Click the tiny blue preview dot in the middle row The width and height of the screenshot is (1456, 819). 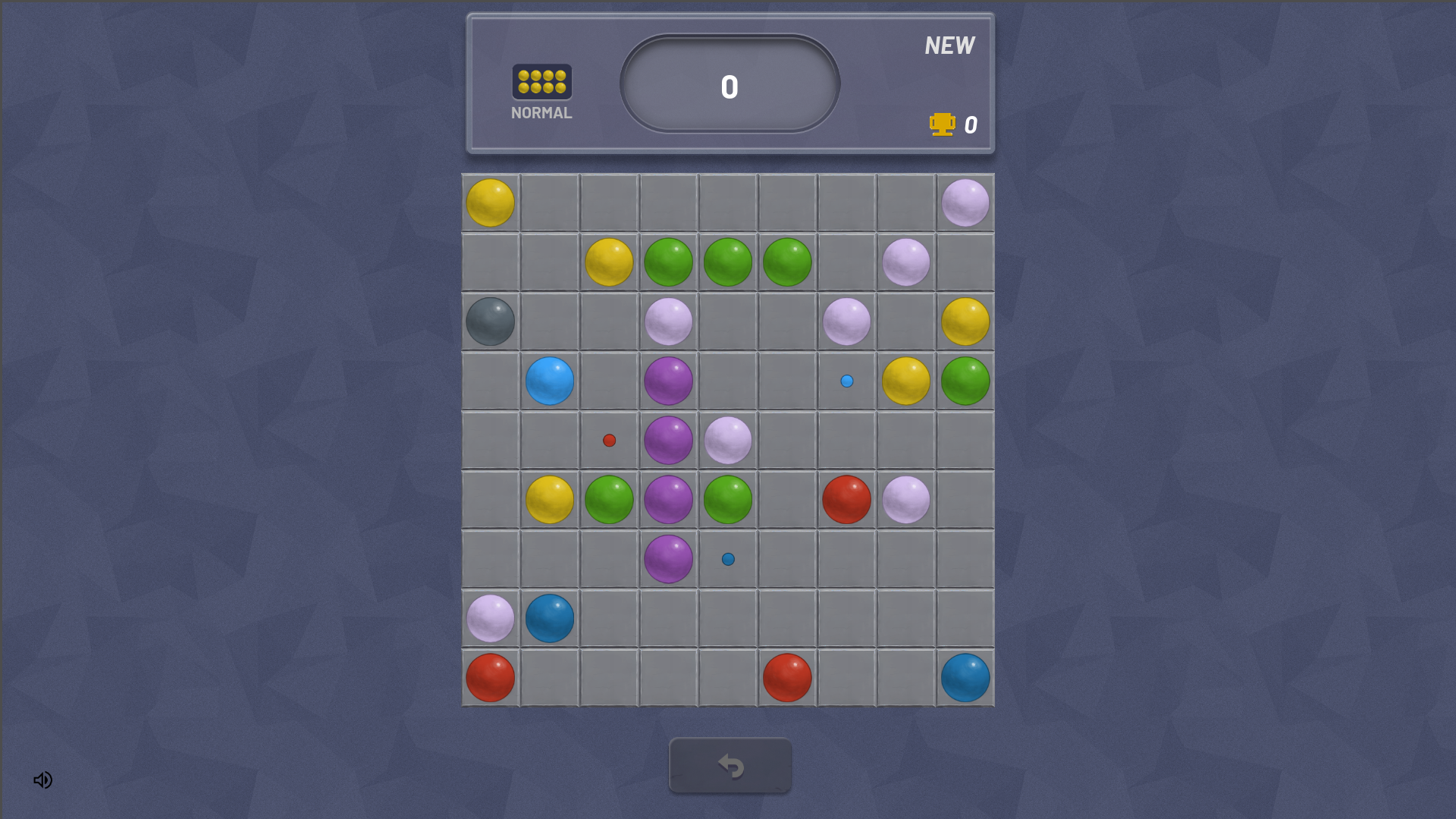click(x=727, y=558)
